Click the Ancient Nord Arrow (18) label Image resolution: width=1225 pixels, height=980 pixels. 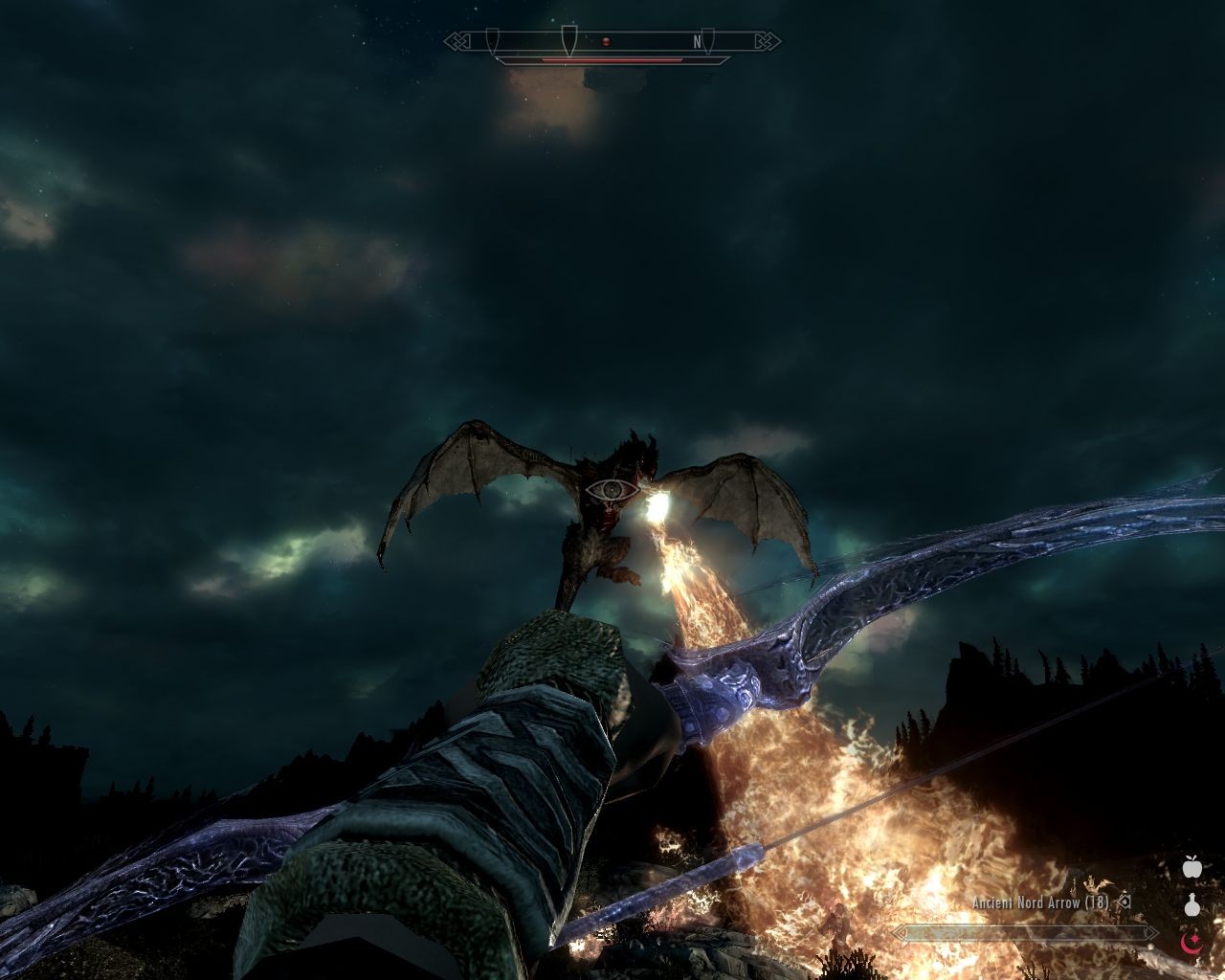click(1038, 901)
